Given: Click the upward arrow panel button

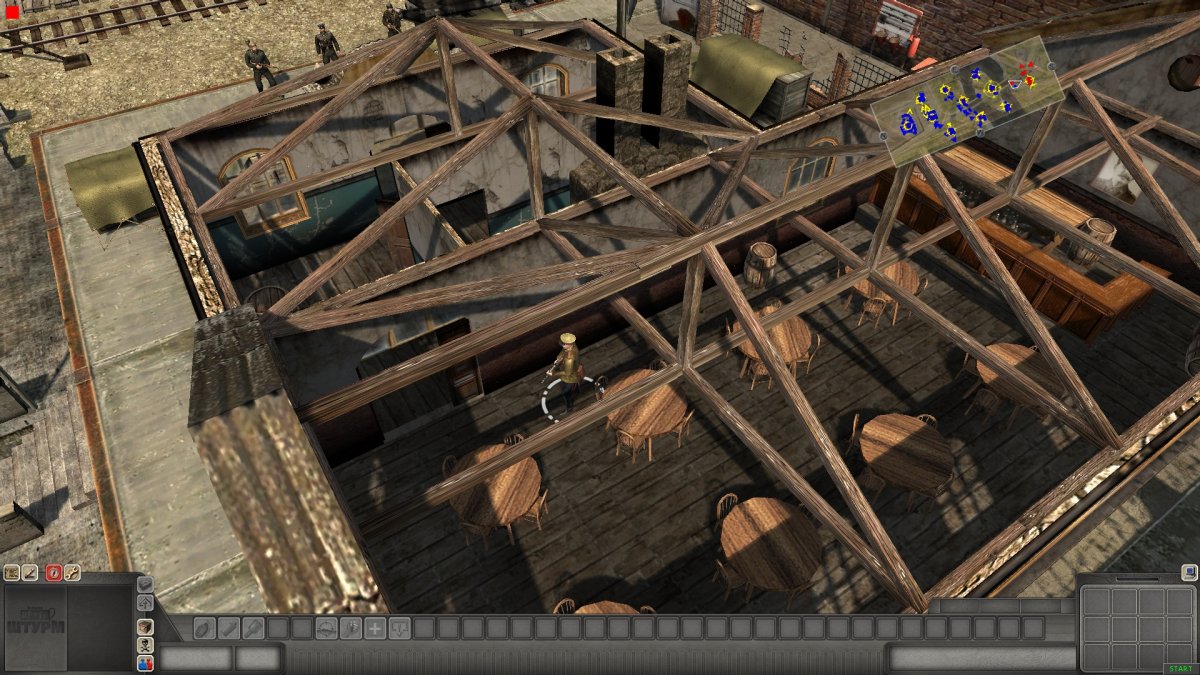Looking at the screenshot, I should 145,603.
